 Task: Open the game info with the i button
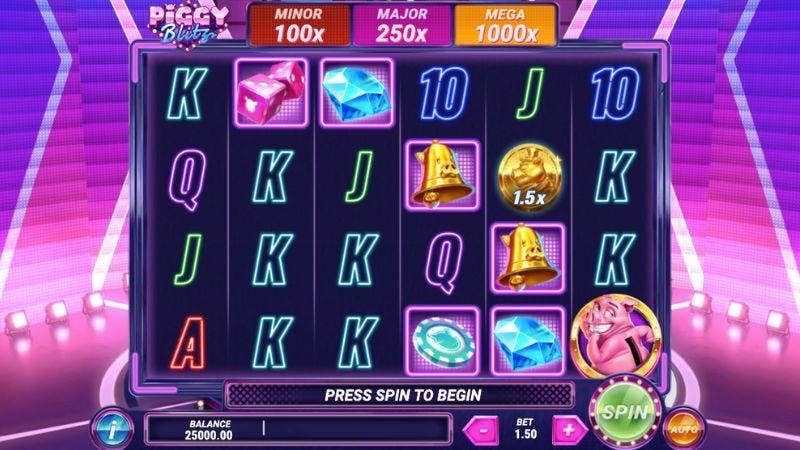tap(114, 429)
